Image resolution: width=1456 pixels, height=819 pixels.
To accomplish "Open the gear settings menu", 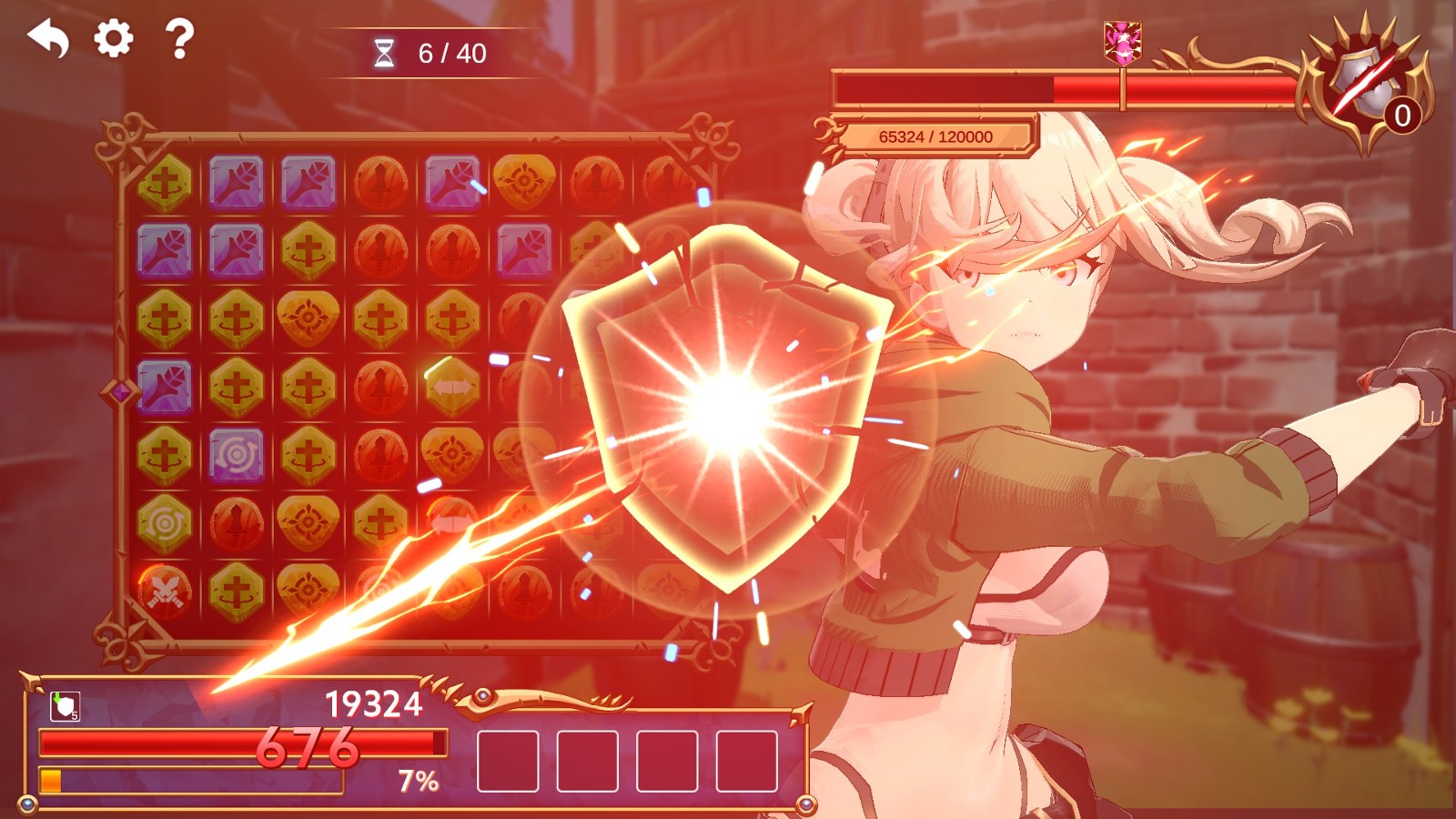I will [x=114, y=39].
